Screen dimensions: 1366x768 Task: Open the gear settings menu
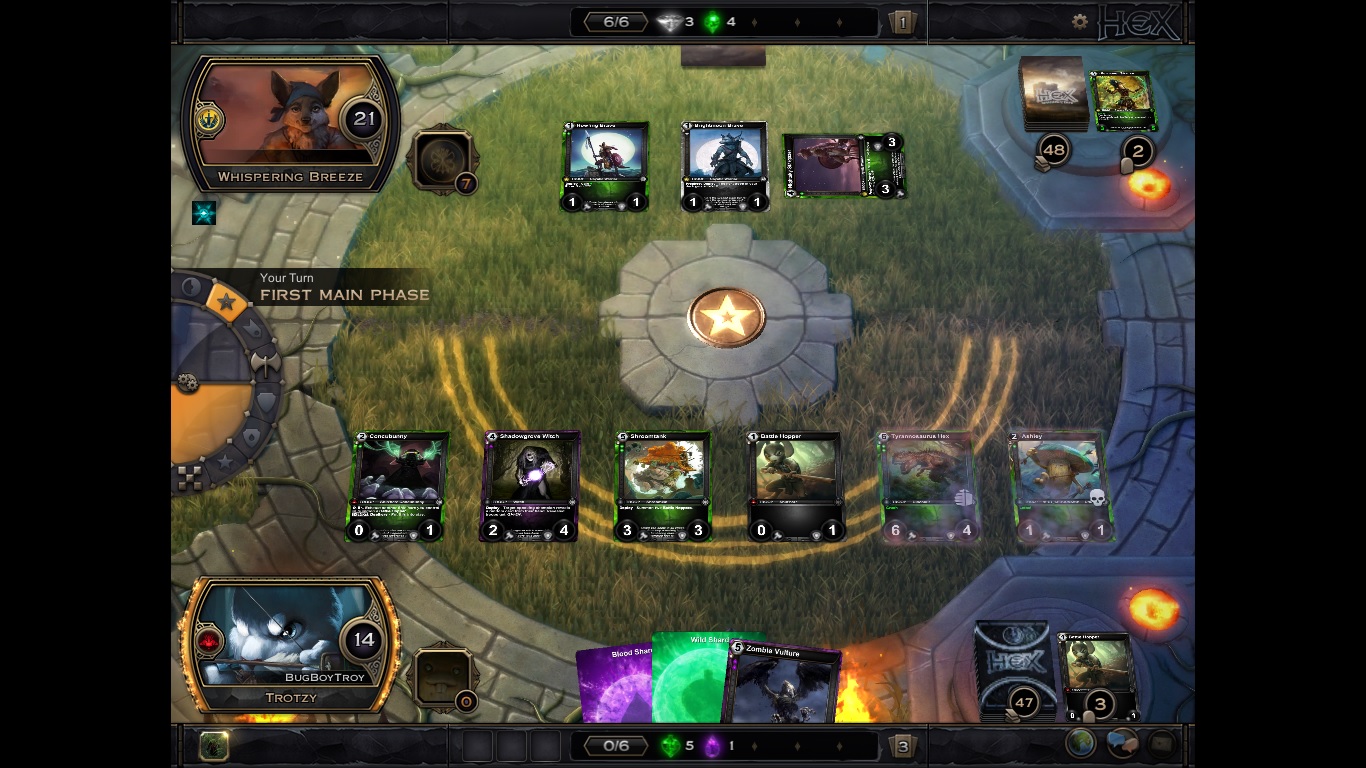(1079, 21)
